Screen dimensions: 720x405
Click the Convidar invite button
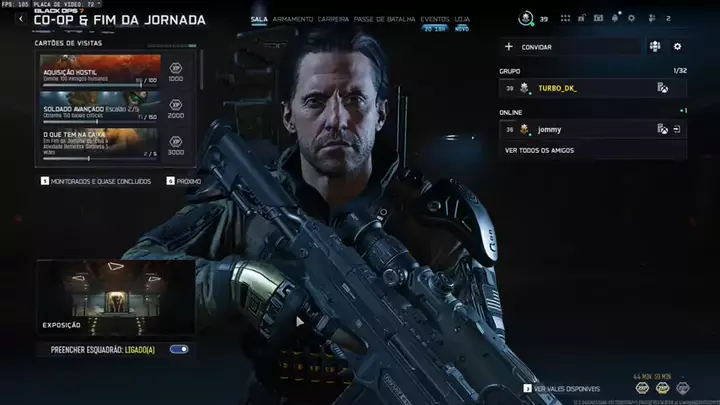(535, 47)
